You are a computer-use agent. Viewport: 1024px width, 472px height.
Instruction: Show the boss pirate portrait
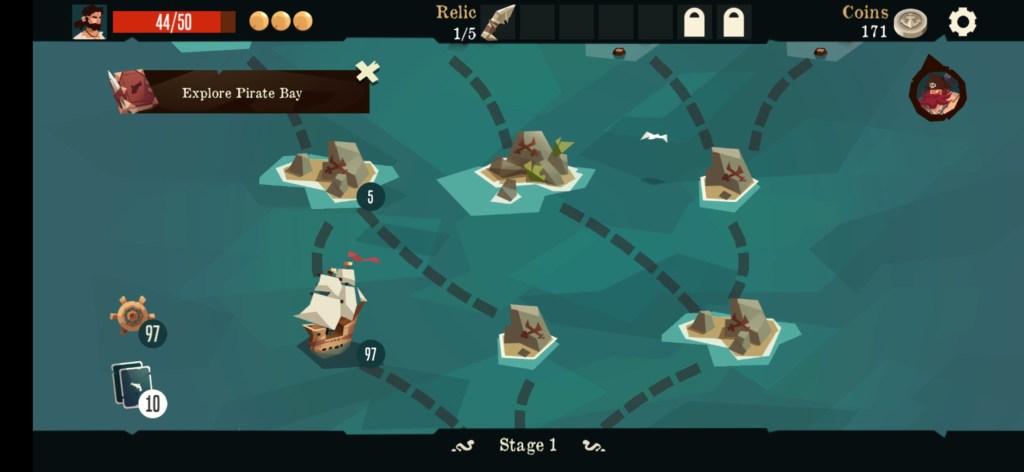[x=937, y=92]
